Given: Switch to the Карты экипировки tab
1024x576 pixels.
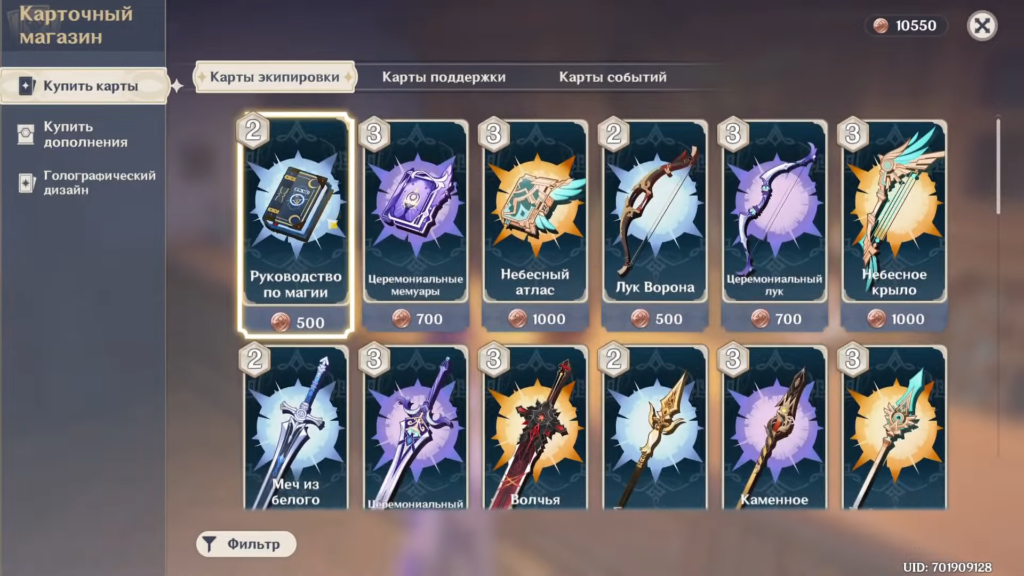Looking at the screenshot, I should coord(275,77).
